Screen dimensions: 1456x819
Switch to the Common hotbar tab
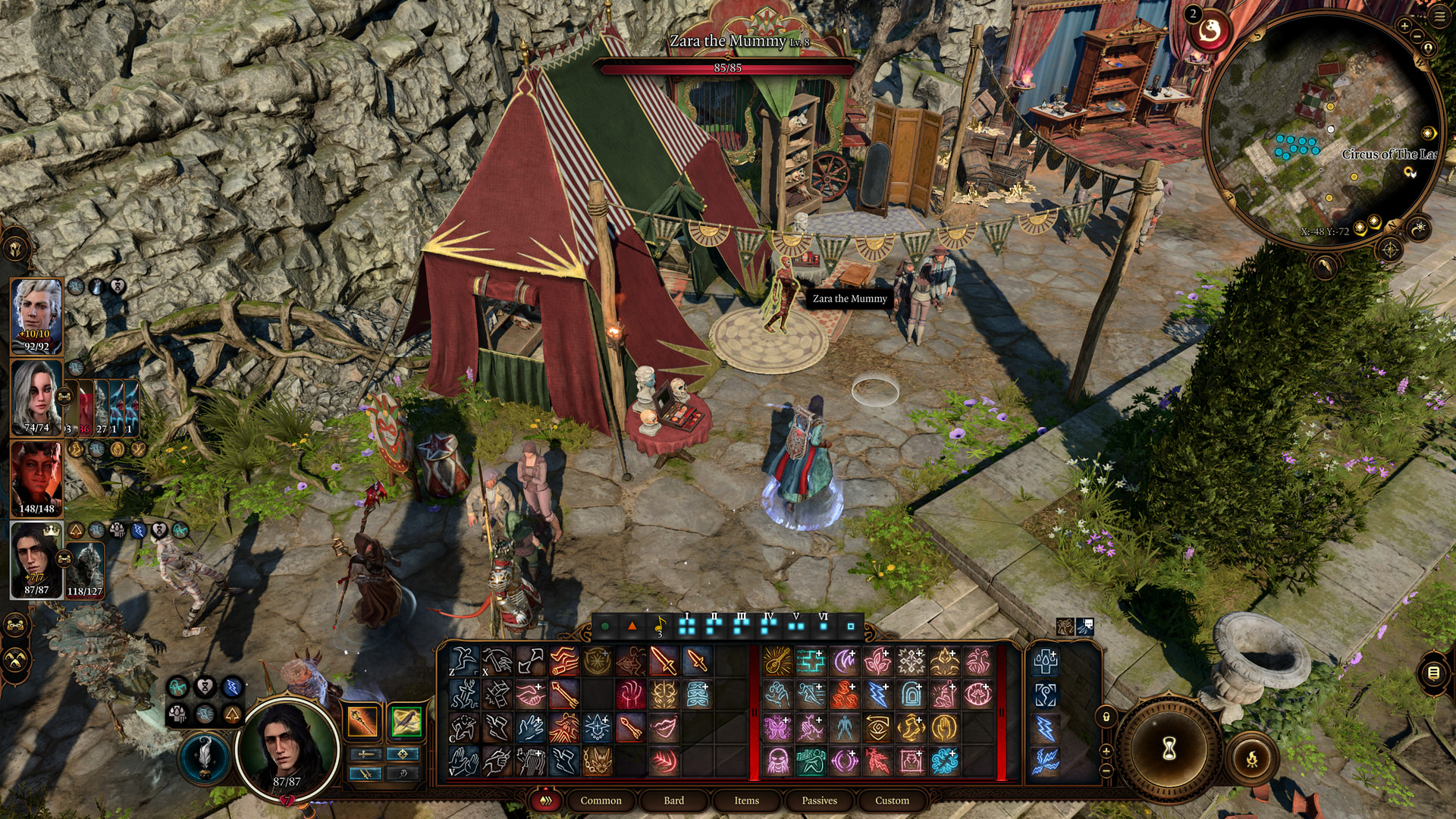[601, 800]
